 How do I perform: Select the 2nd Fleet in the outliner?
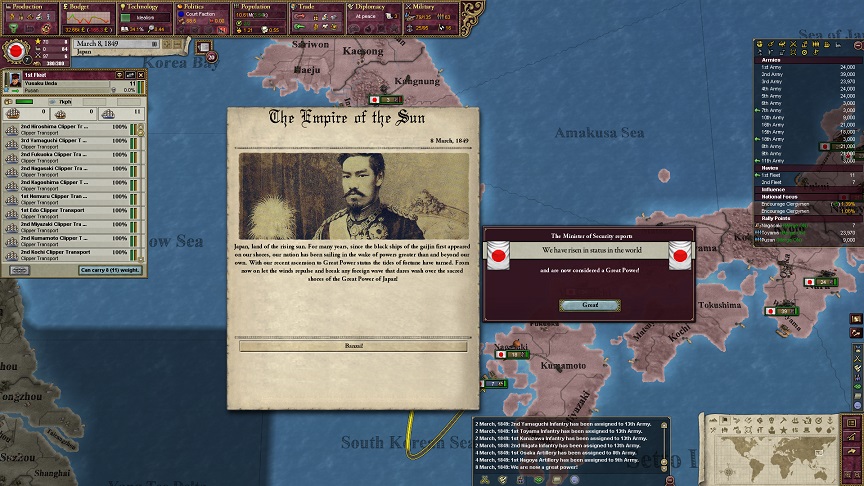[x=773, y=182]
